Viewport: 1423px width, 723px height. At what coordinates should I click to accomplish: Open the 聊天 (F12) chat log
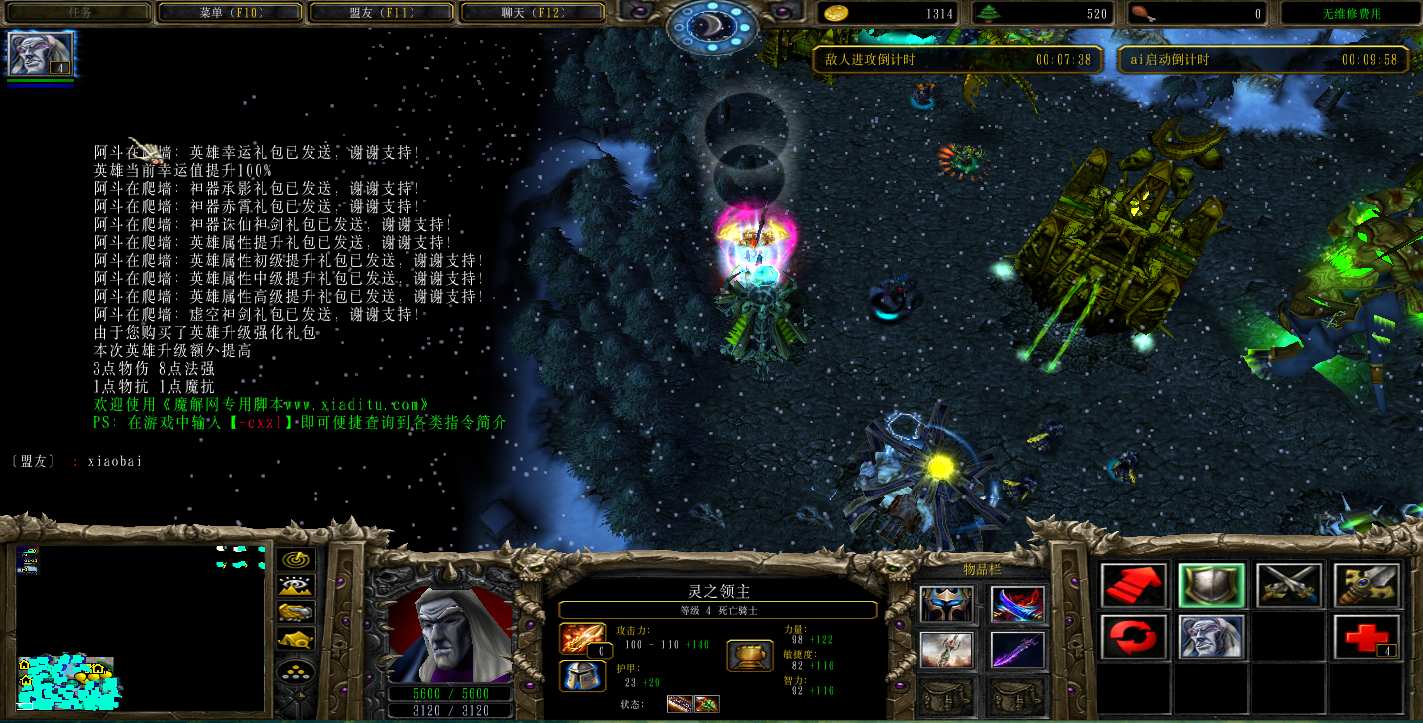coord(532,13)
